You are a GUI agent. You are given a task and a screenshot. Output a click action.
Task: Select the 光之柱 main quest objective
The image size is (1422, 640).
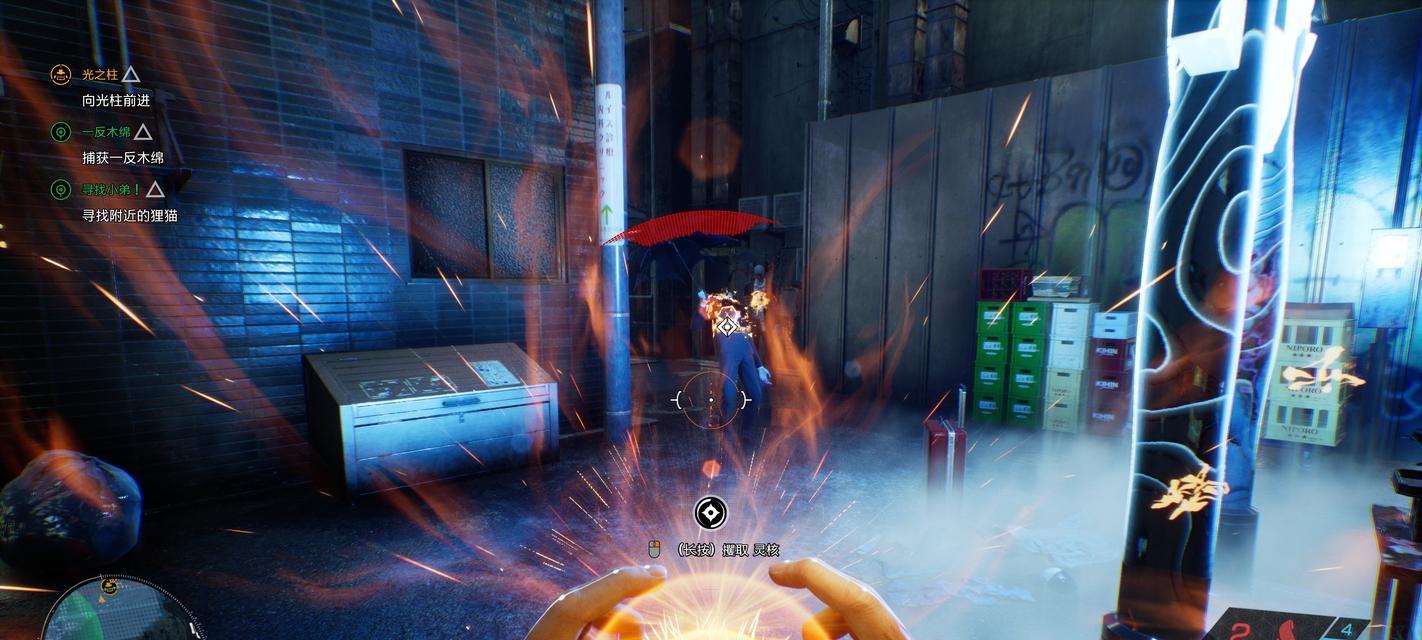click(x=97, y=75)
